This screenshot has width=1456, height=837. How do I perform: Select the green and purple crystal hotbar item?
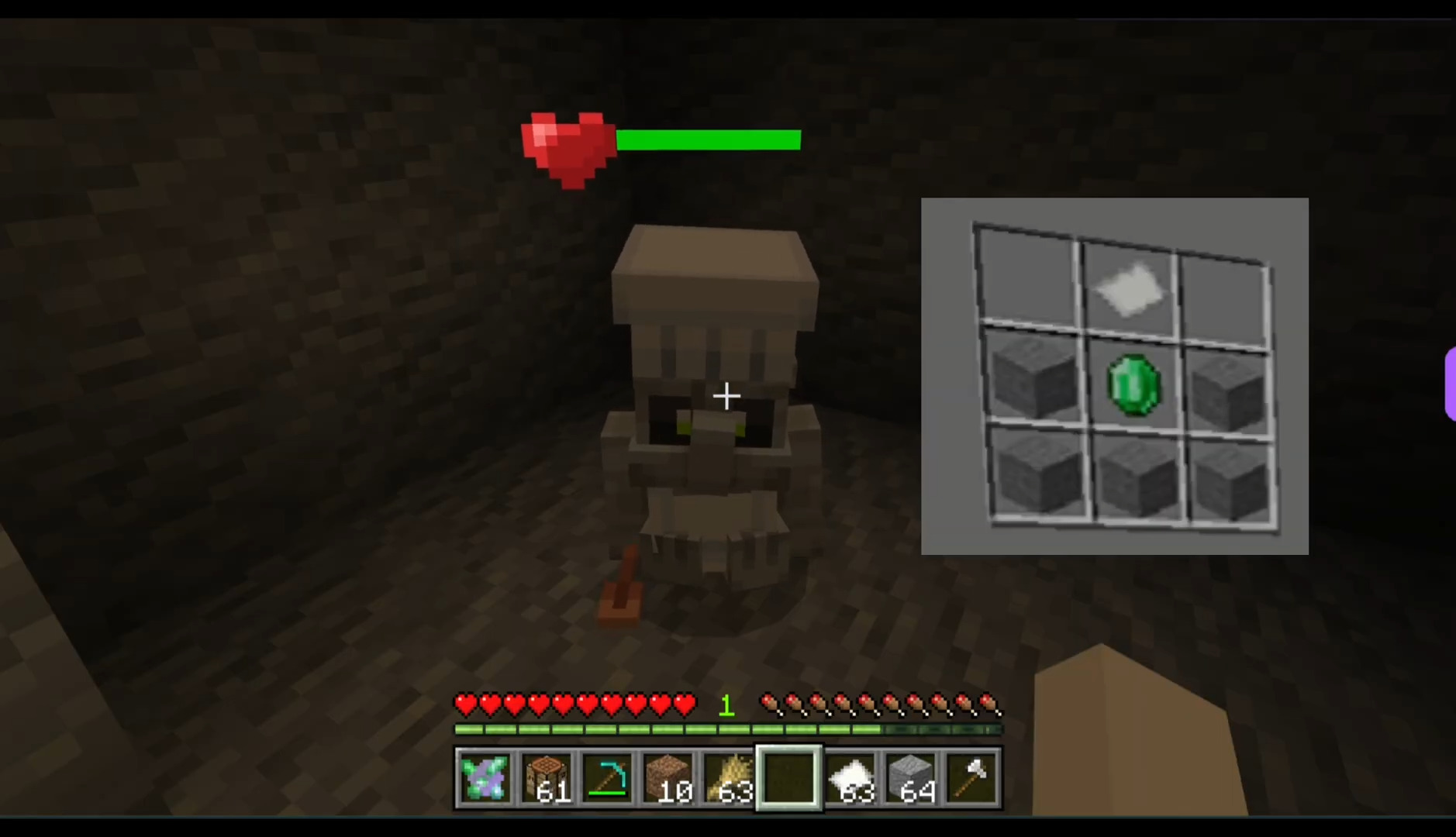point(484,778)
